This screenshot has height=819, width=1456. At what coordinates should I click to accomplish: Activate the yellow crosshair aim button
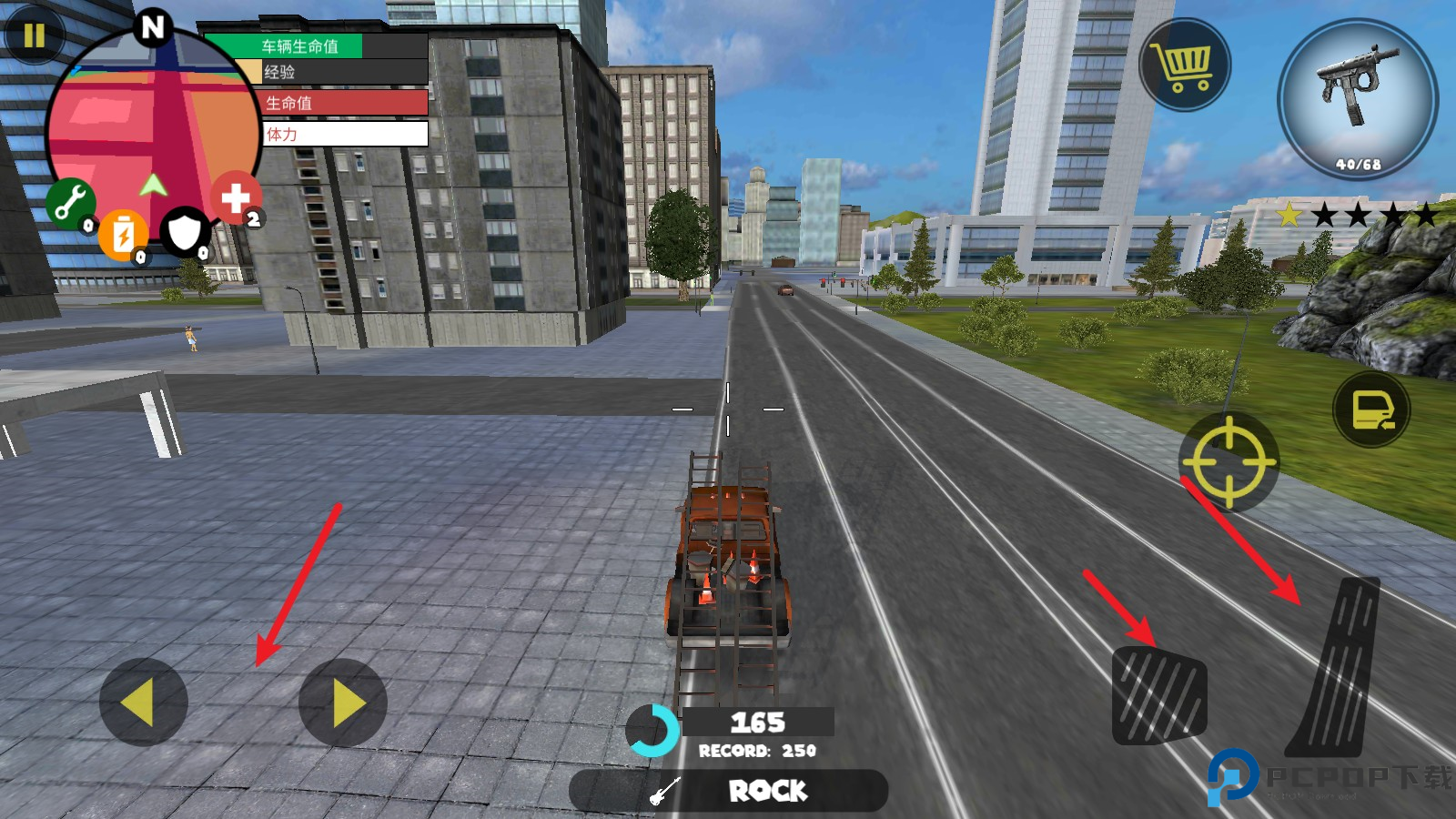click(x=1228, y=462)
